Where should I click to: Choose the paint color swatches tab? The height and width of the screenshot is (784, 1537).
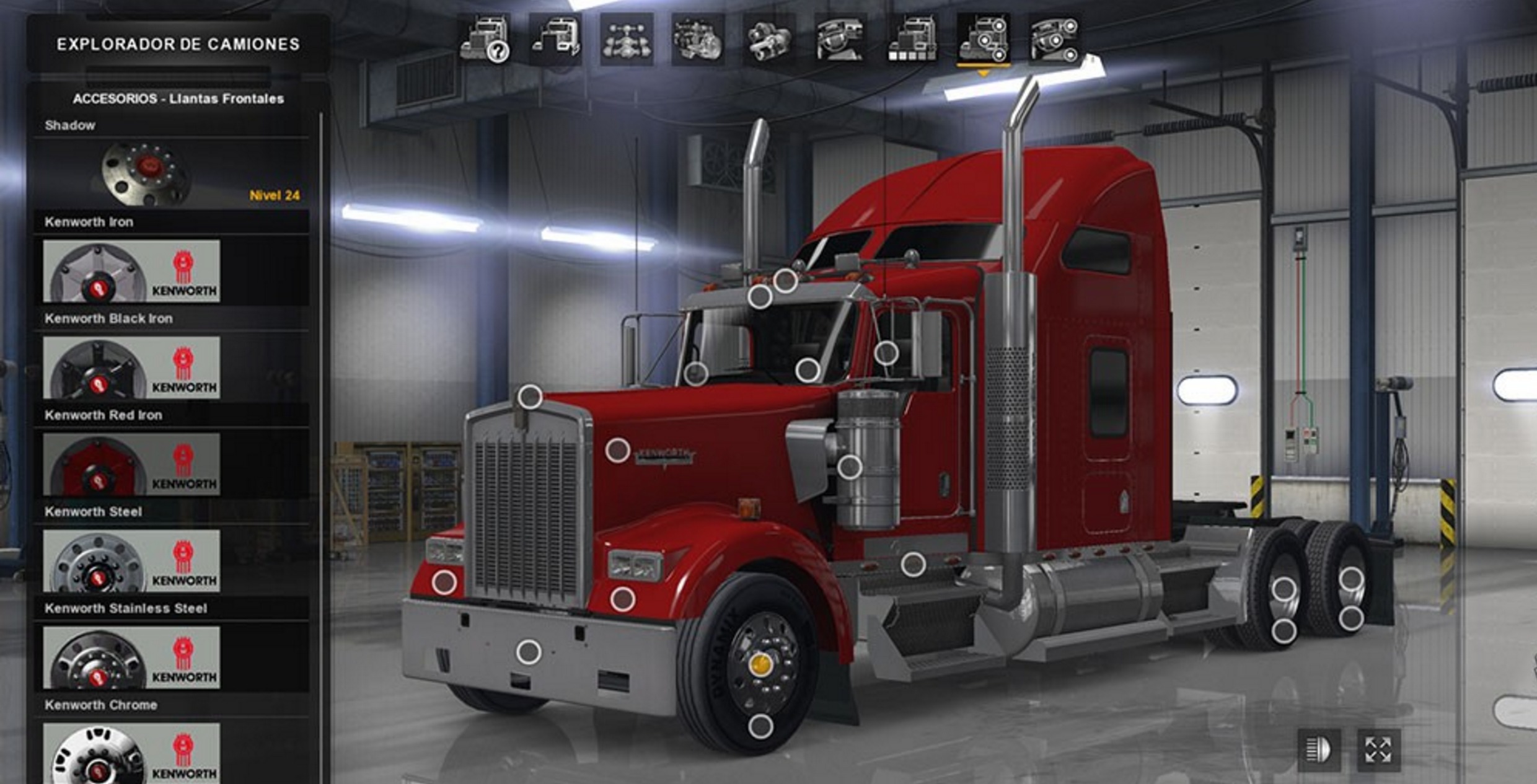[x=912, y=40]
